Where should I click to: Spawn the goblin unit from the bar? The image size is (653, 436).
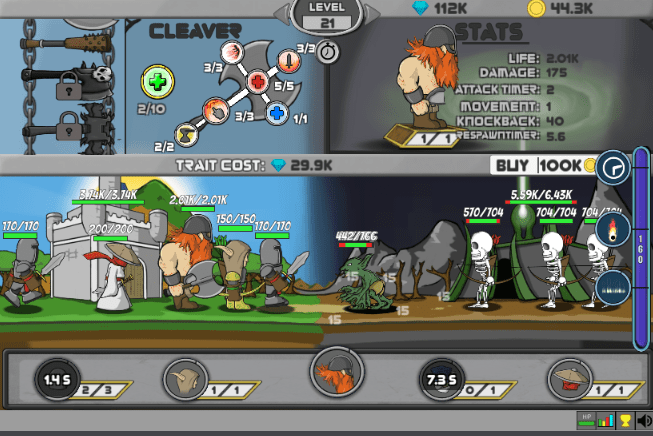[188, 379]
